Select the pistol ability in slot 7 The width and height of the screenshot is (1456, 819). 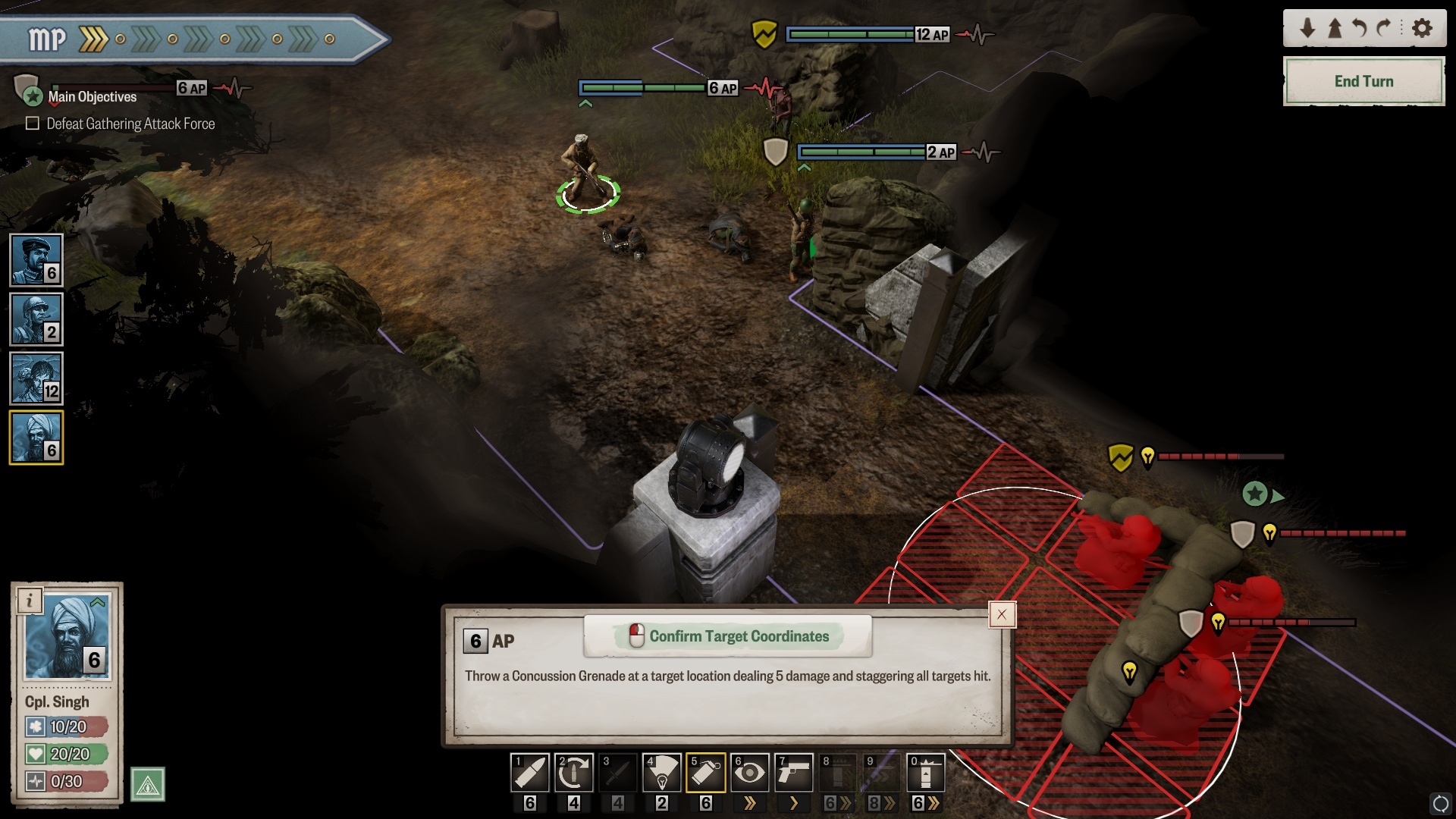pyautogui.click(x=794, y=773)
